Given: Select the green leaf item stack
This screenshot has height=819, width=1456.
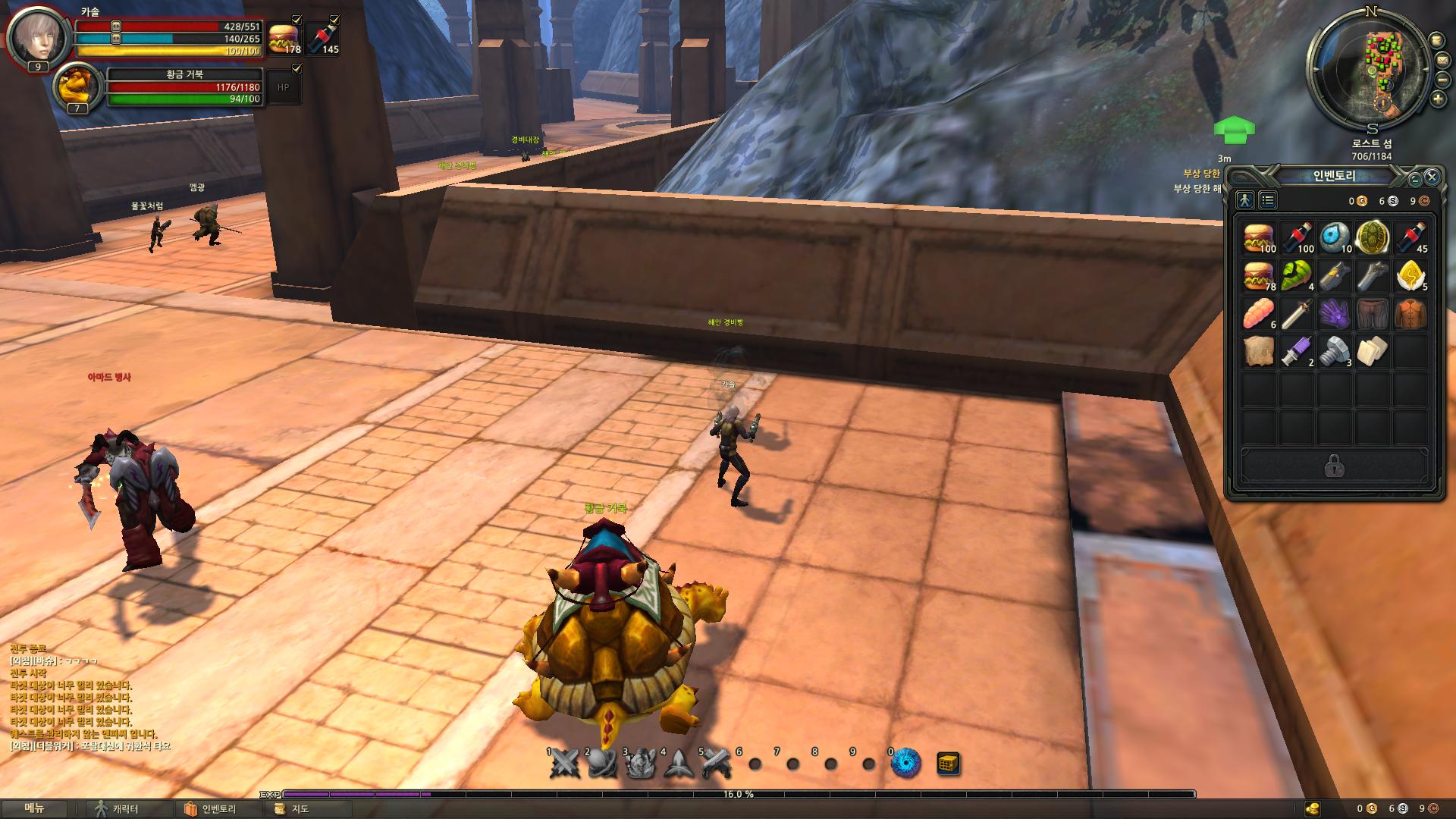Looking at the screenshot, I should pos(1297,276).
